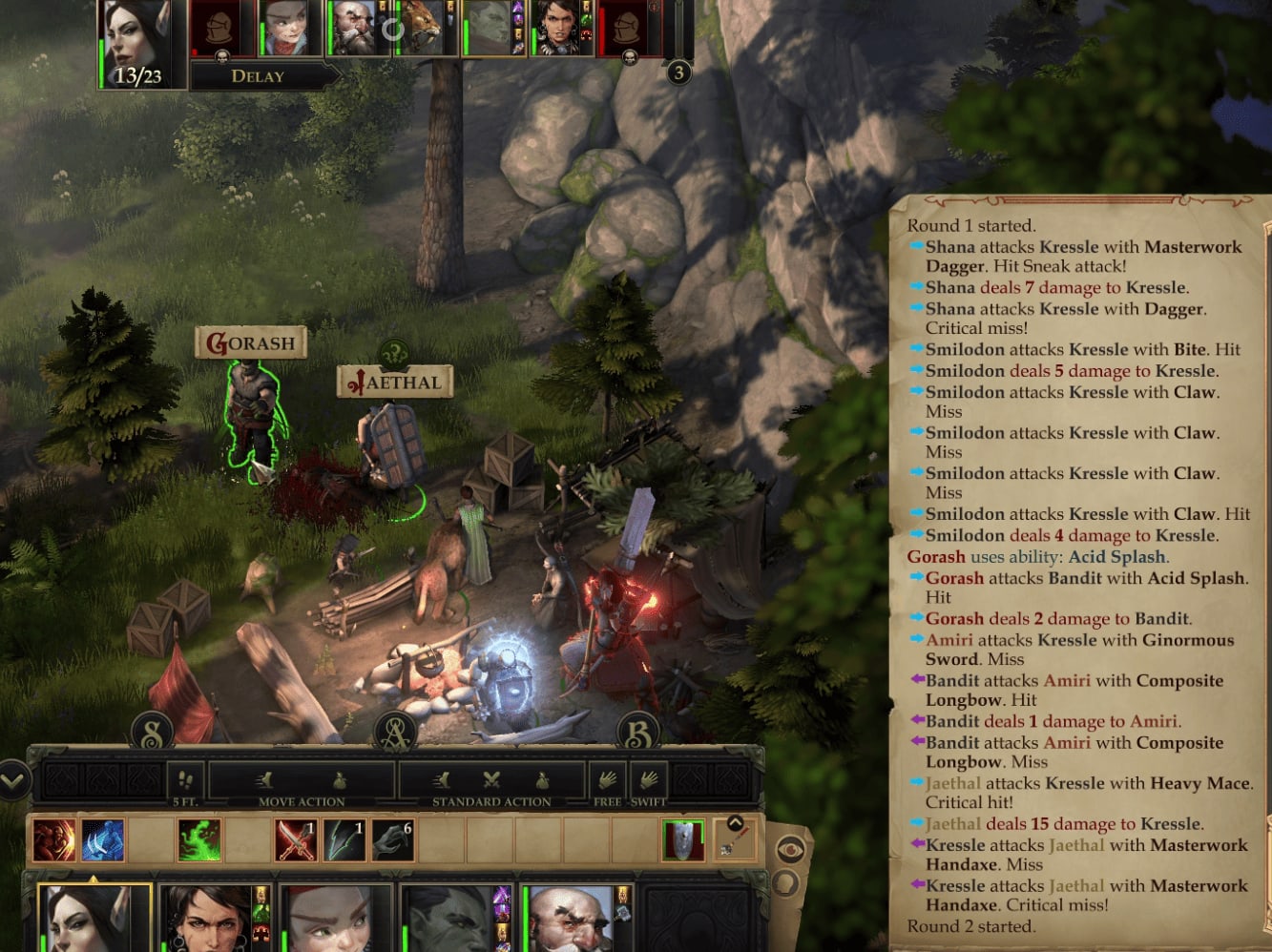Use the grasping hand ability with 6 charges

[392, 840]
